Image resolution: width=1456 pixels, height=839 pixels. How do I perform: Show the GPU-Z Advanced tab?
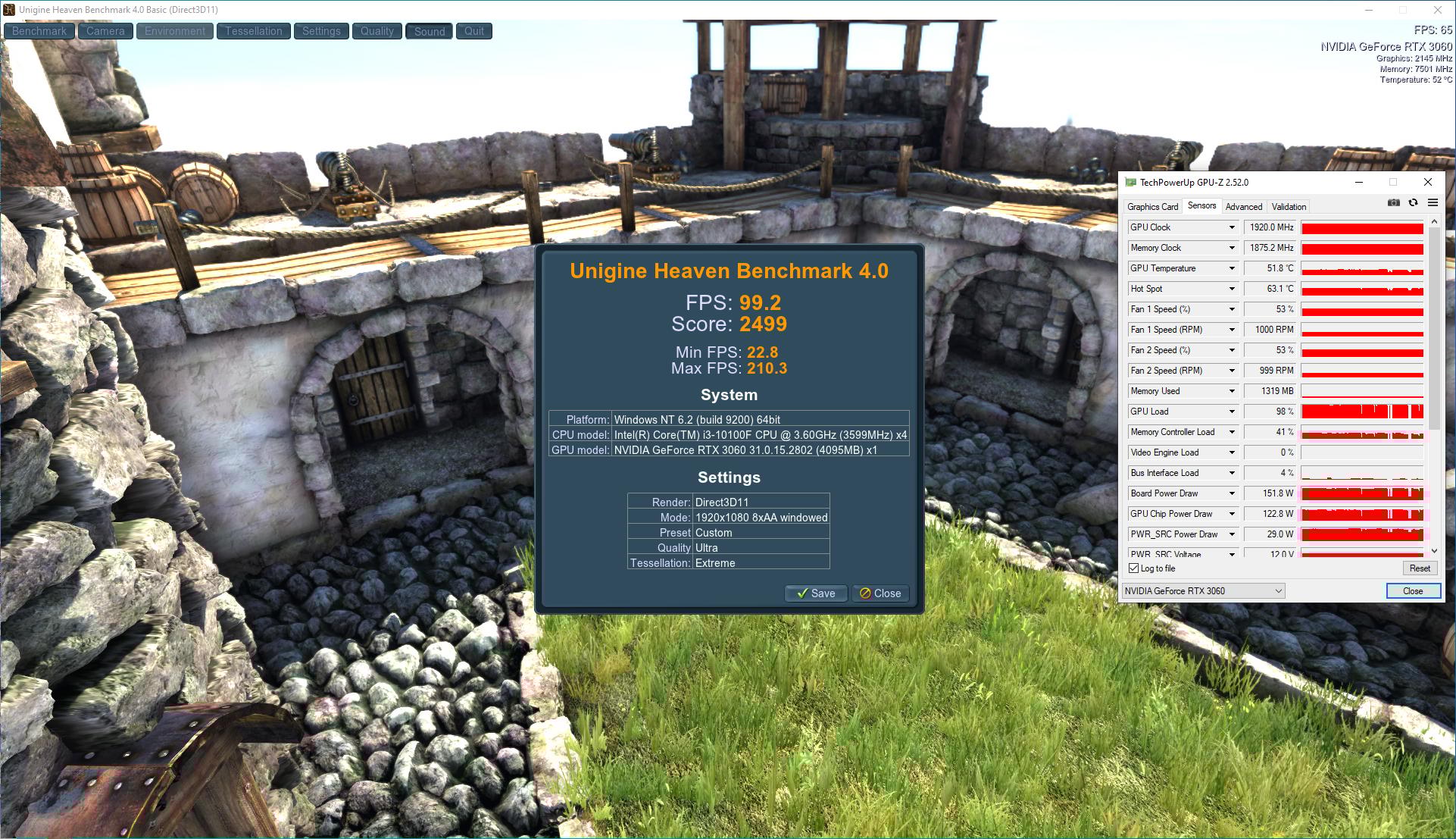click(1244, 207)
